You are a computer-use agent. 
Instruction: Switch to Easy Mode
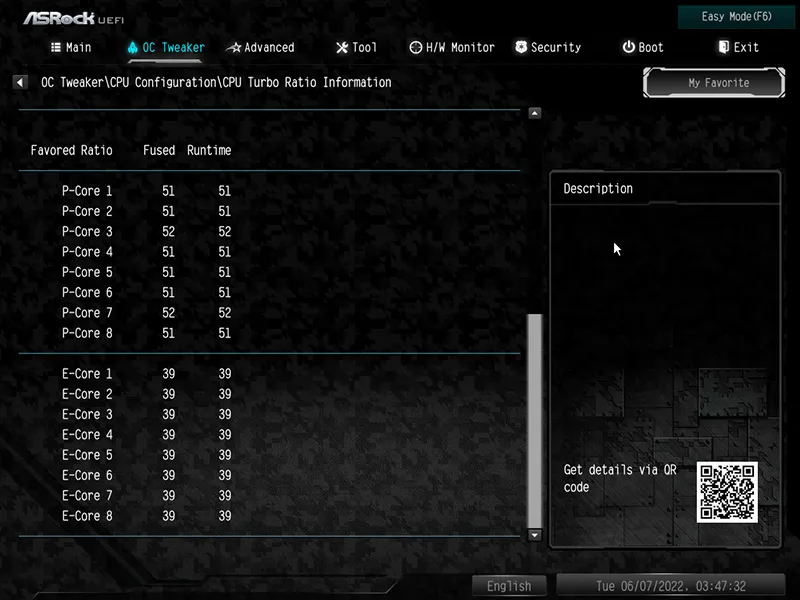(x=737, y=17)
